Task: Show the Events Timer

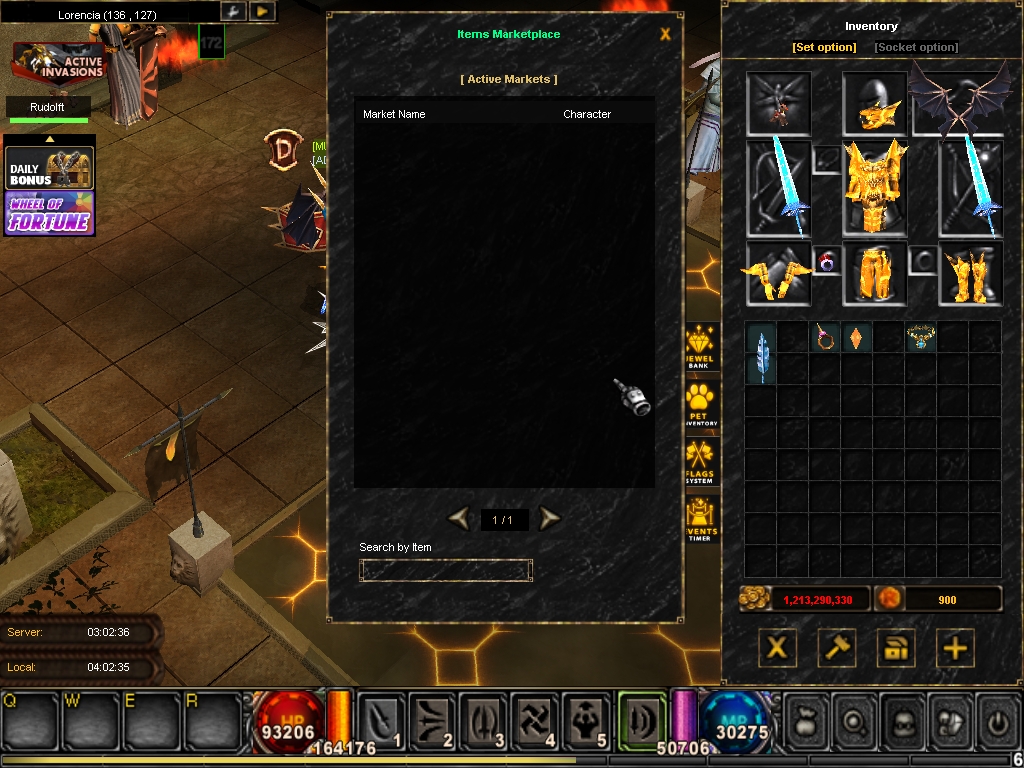Action: 700,518
